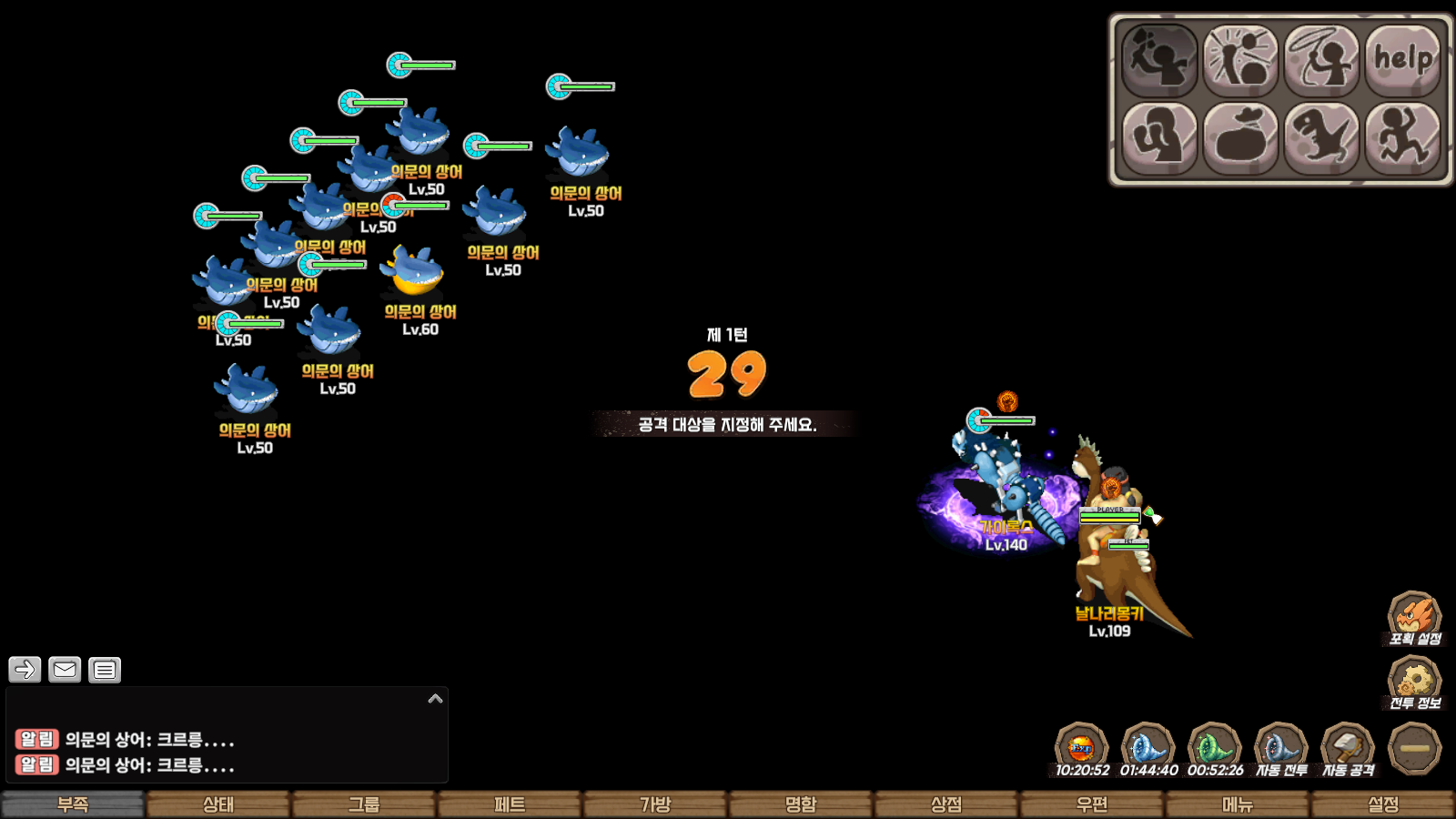Choose the dinosaur pet command
This screenshot has height=819, width=1456.
click(1321, 138)
